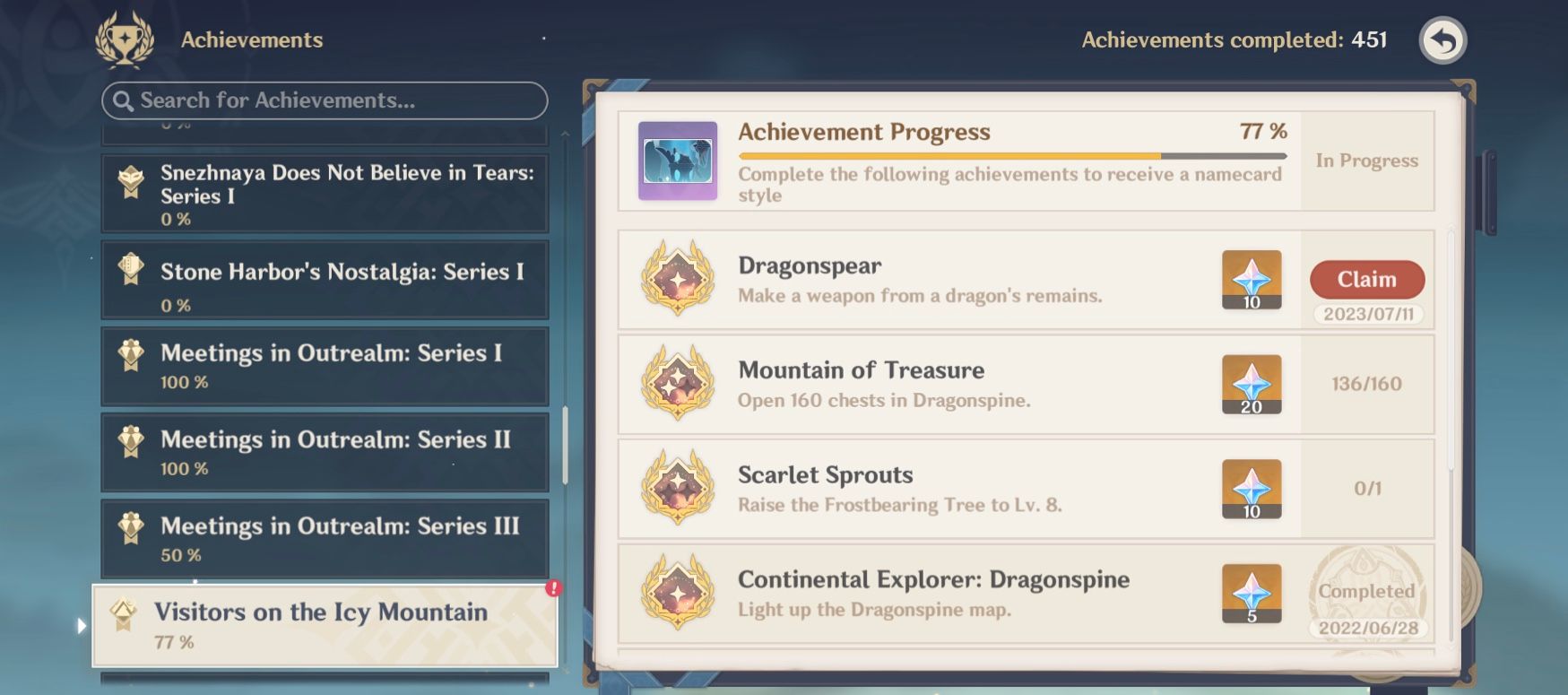Select Meetings in Outrealm: Series III
The width and height of the screenshot is (1568, 695).
[x=325, y=539]
